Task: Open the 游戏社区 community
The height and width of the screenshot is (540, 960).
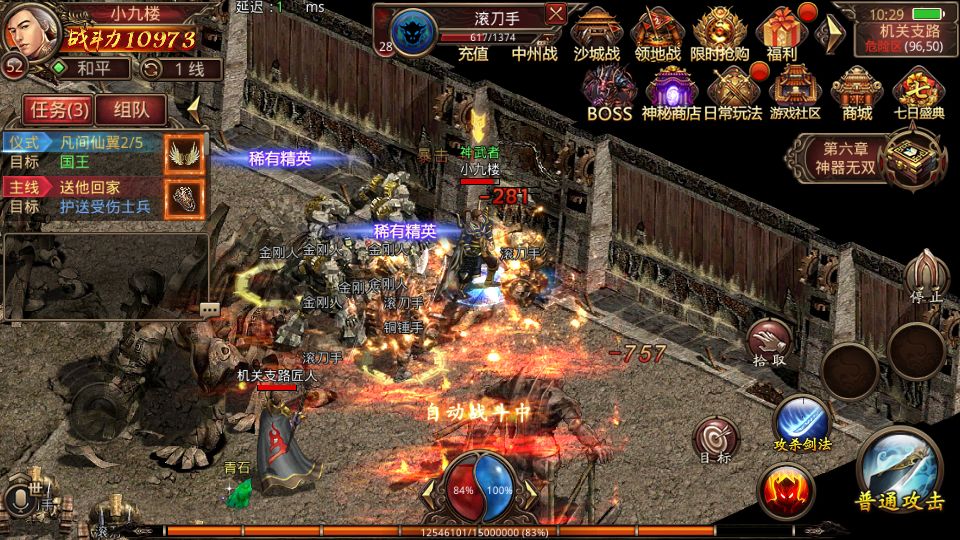Action: tap(795, 92)
